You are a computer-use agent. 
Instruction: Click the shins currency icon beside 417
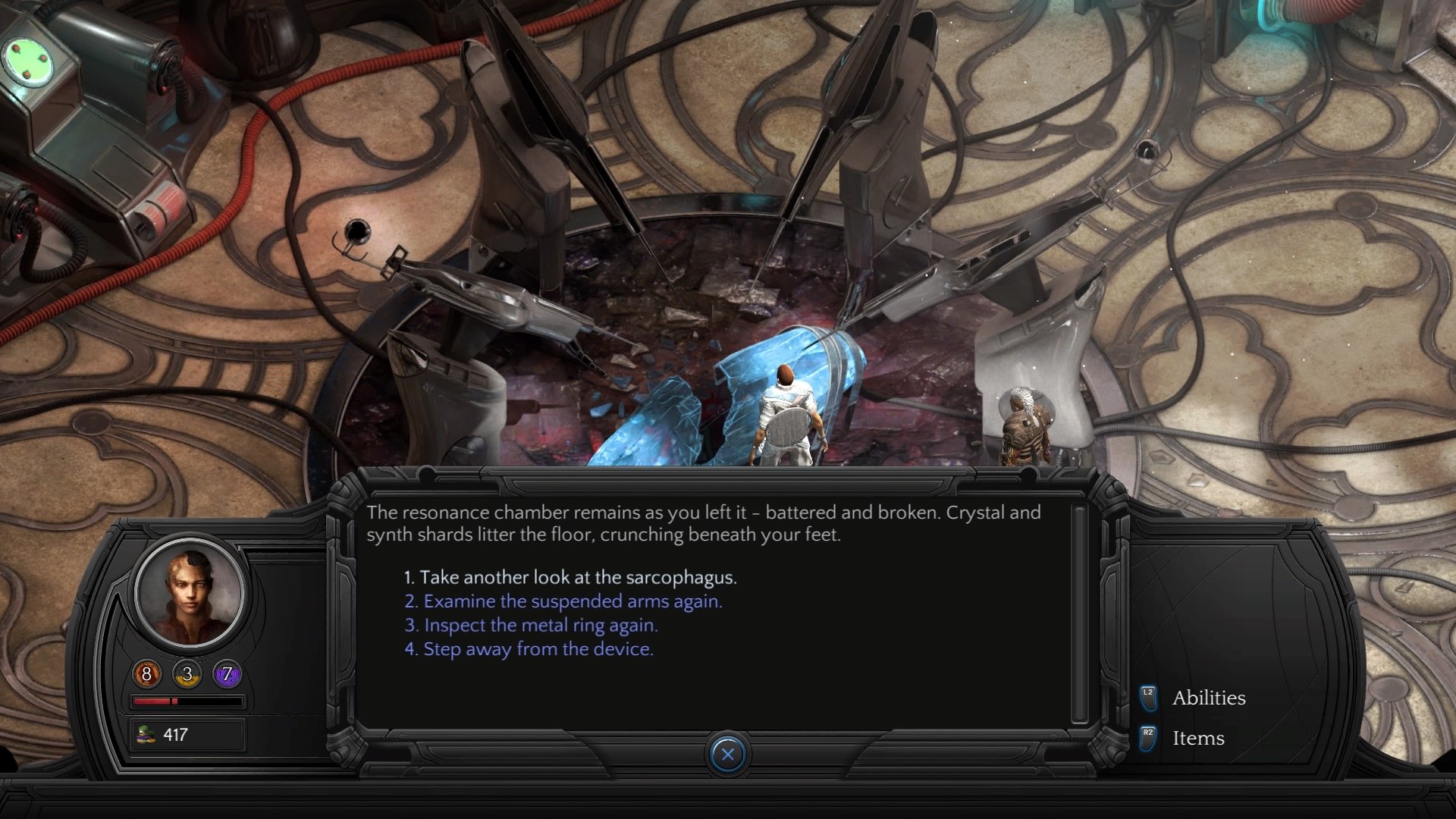click(x=146, y=734)
